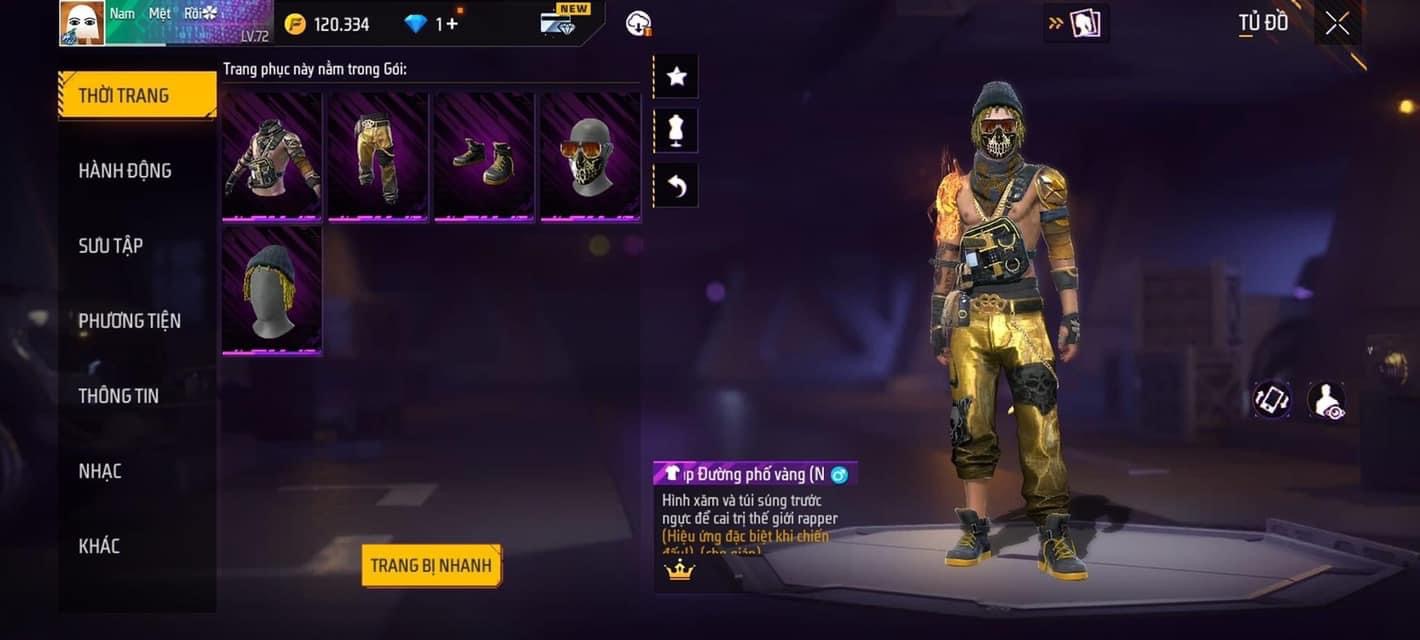Click the undo arrow icon
Viewport: 1420px width, 640px height.
tap(676, 186)
